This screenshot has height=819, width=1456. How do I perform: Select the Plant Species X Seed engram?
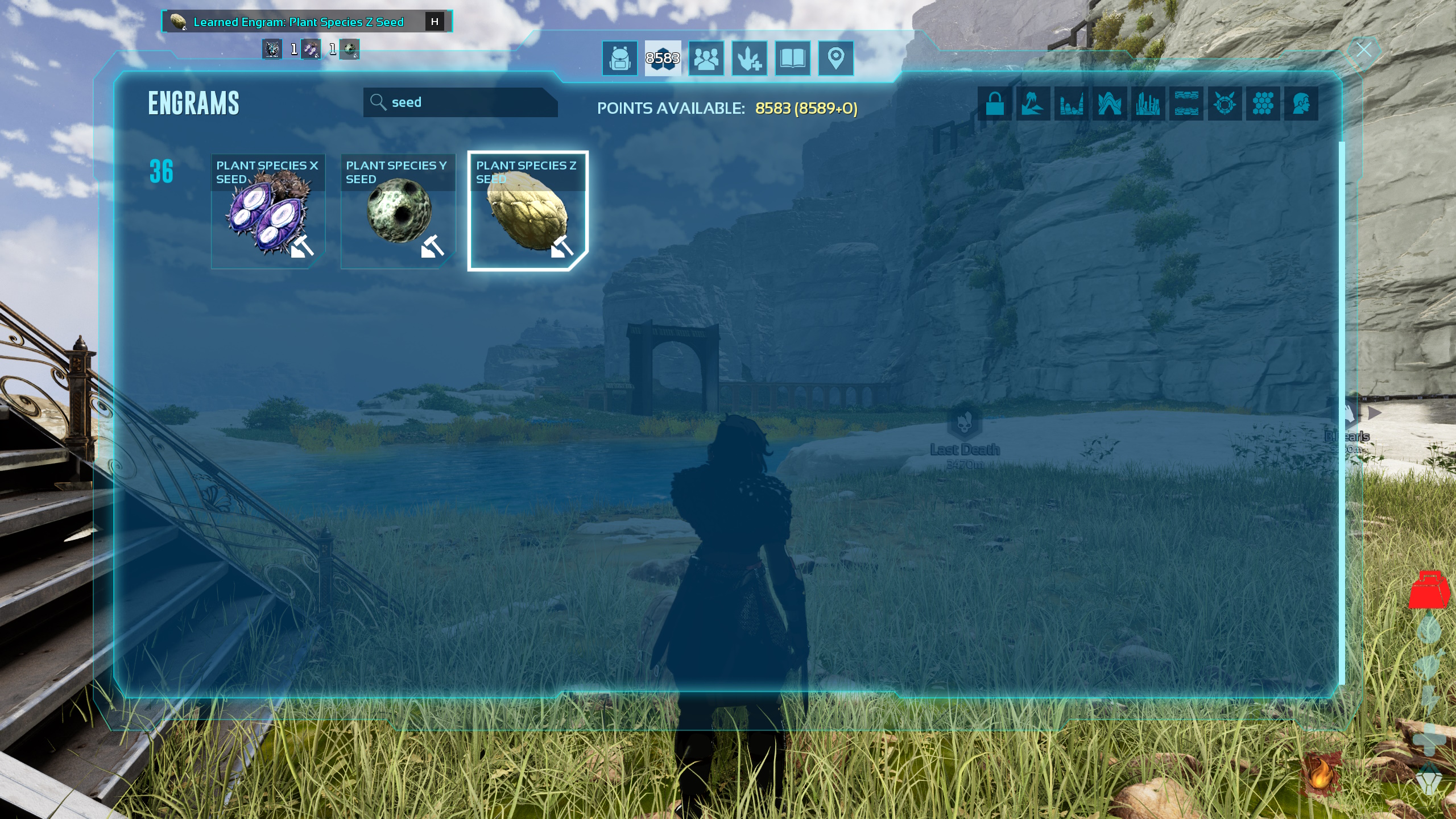[x=268, y=210]
